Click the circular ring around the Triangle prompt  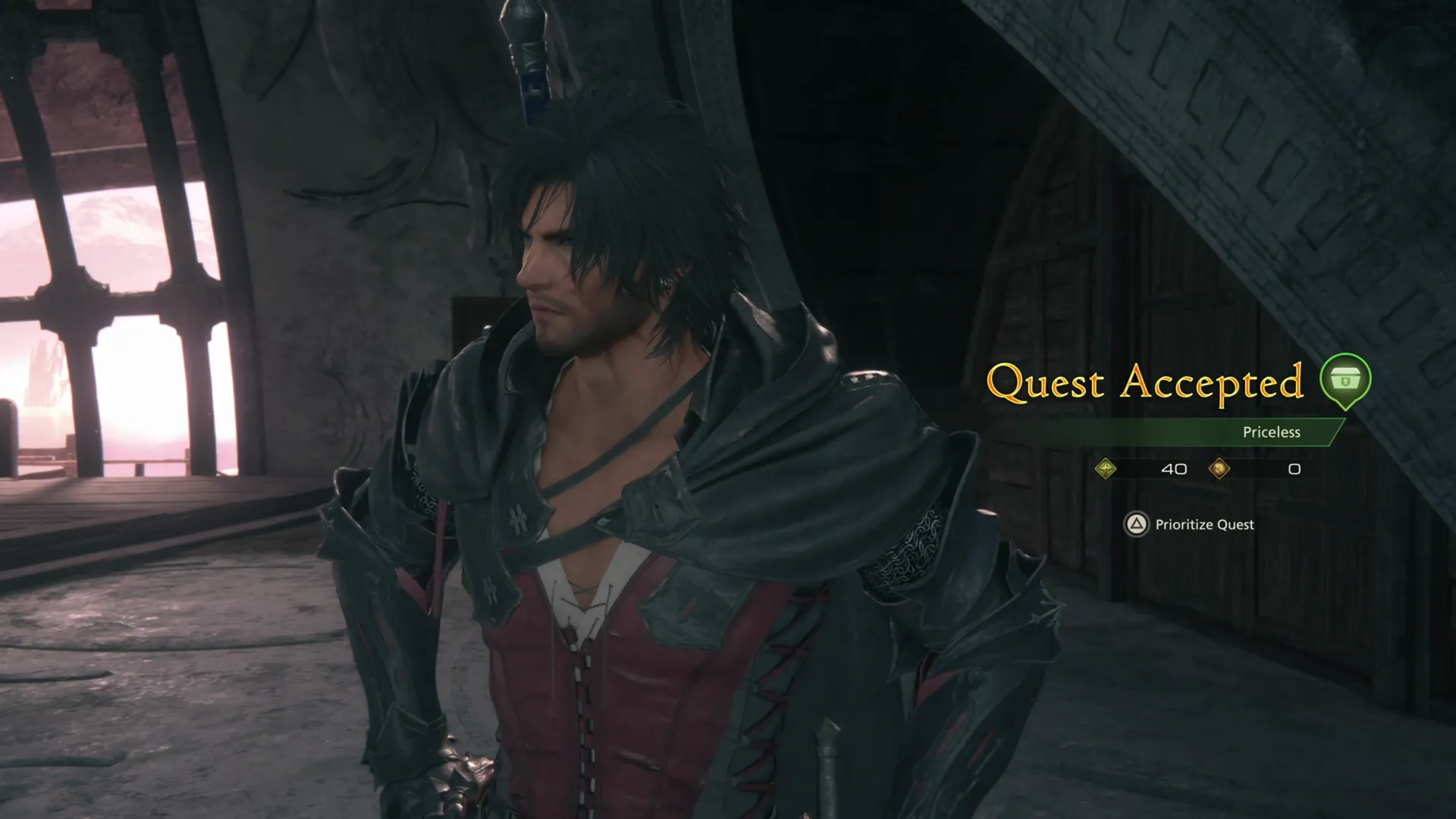tap(1137, 513)
